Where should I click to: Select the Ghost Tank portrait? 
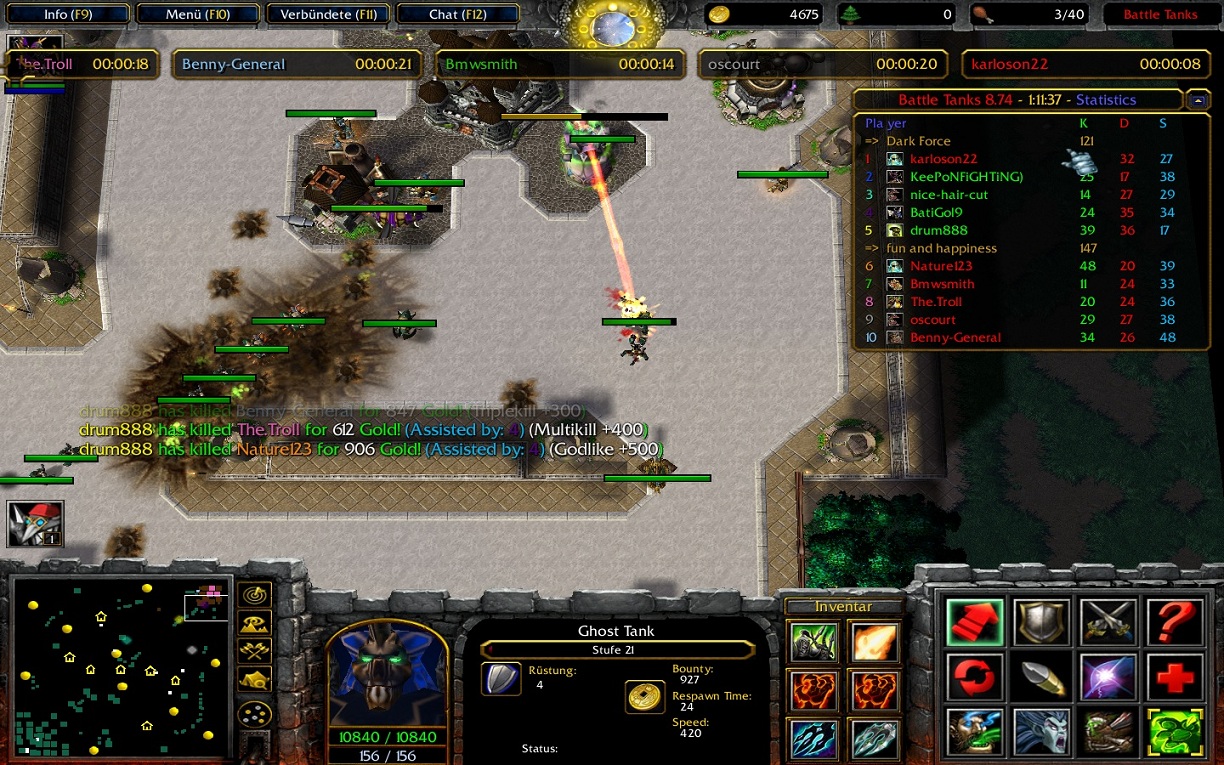coord(386,676)
